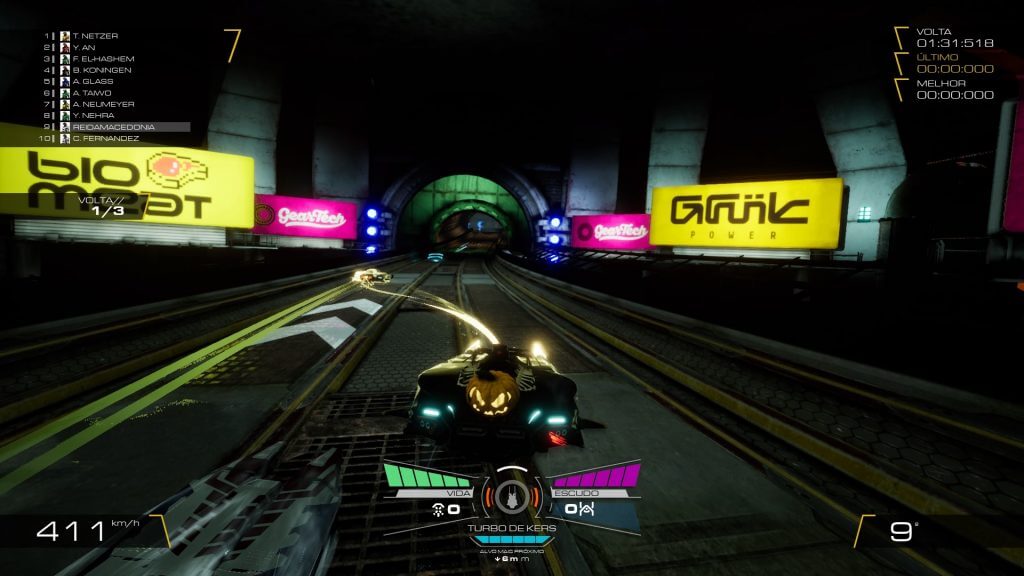Select T. Netzer in the standings list
The width and height of the screenshot is (1024, 576).
(x=96, y=36)
